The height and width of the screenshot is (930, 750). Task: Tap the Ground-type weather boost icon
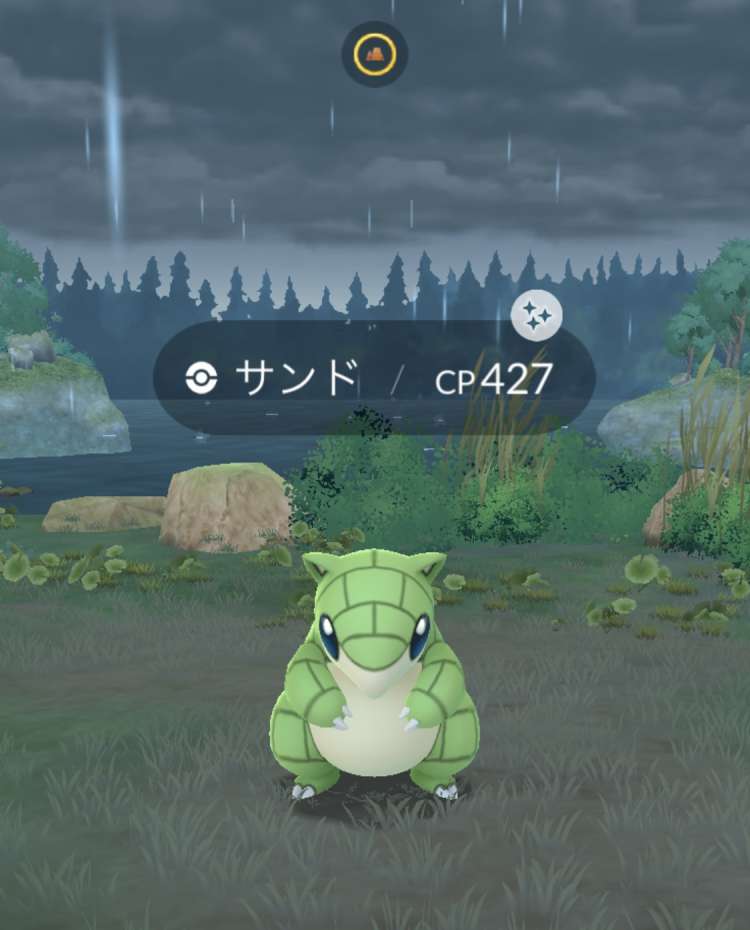(x=375, y=54)
